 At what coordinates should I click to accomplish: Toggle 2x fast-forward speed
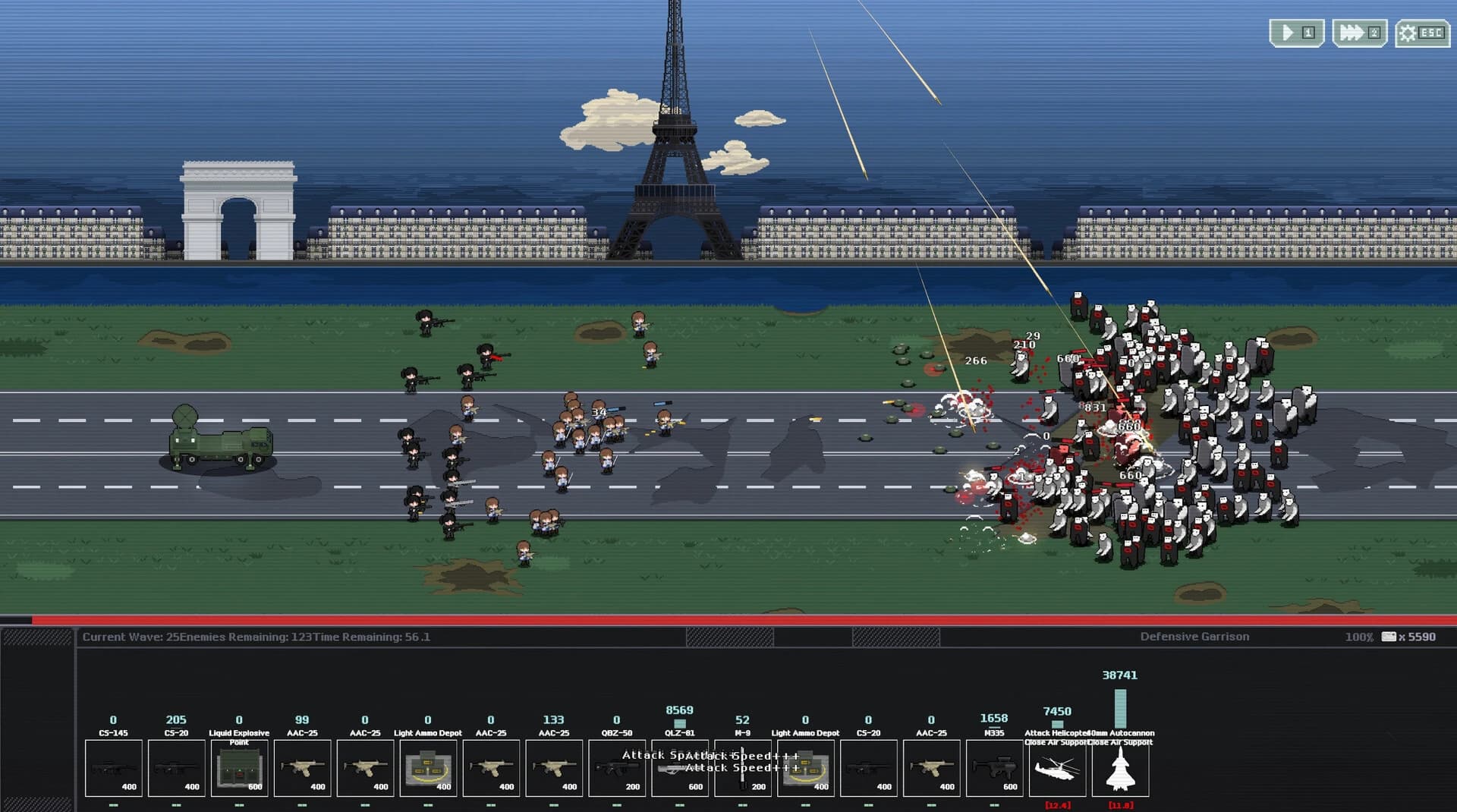pyautogui.click(x=1359, y=32)
